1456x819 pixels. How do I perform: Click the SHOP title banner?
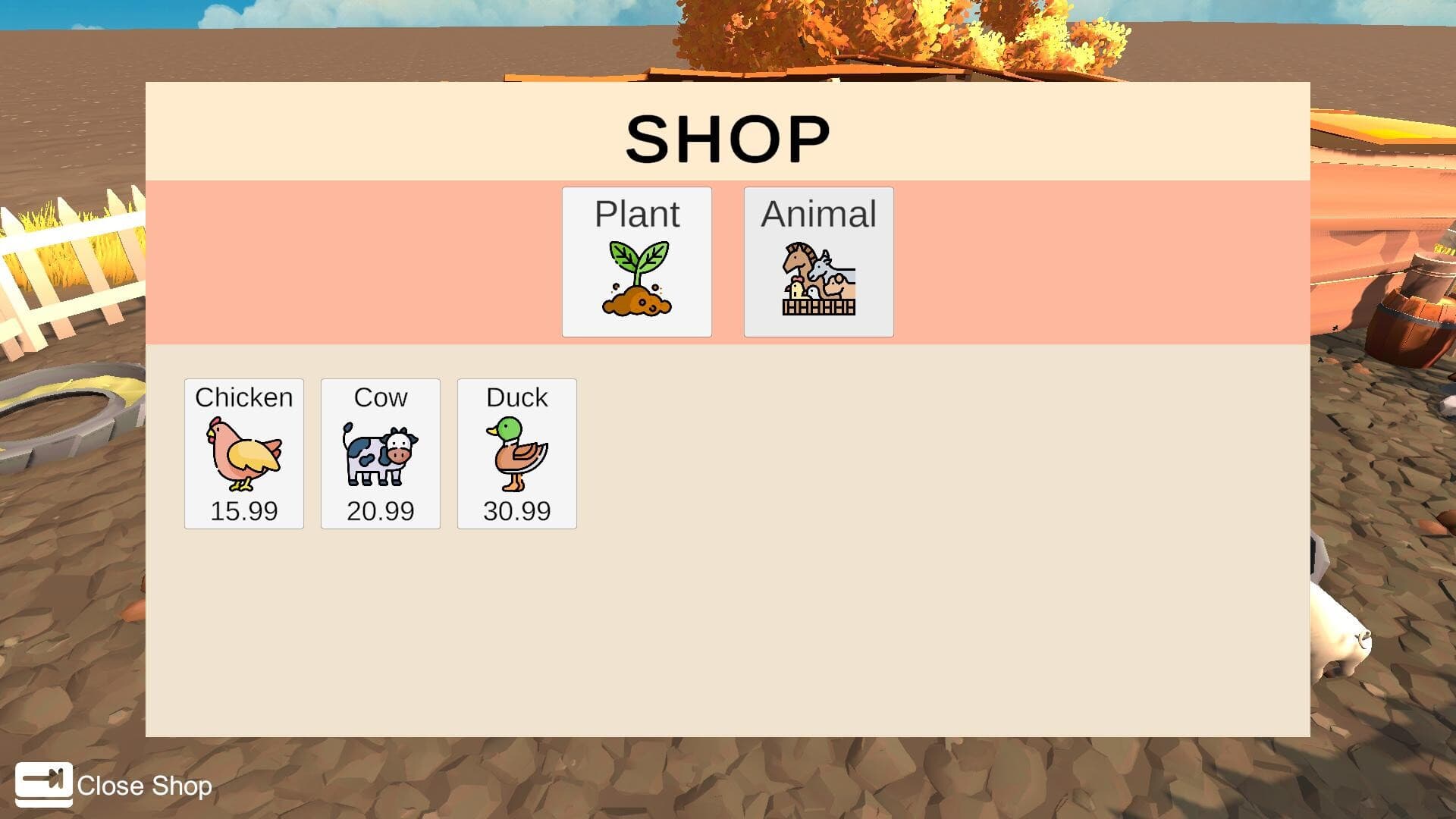[728, 136]
